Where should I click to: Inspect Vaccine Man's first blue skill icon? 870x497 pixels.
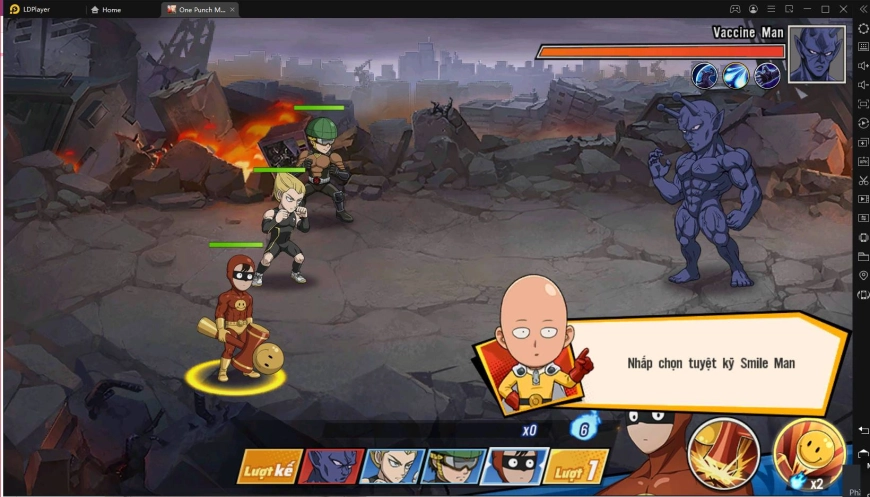(705, 75)
